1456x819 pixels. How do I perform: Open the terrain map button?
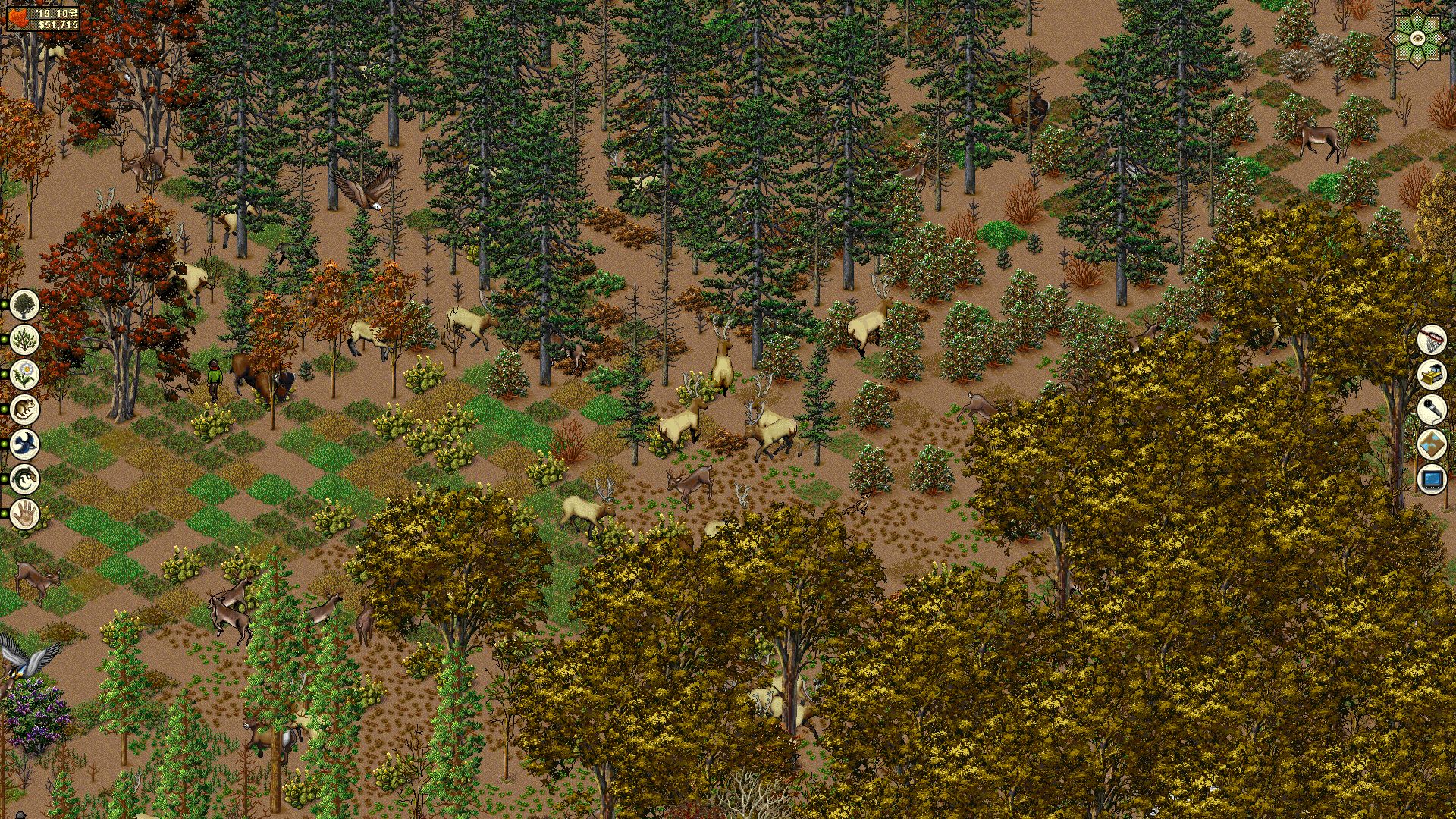[1432, 445]
